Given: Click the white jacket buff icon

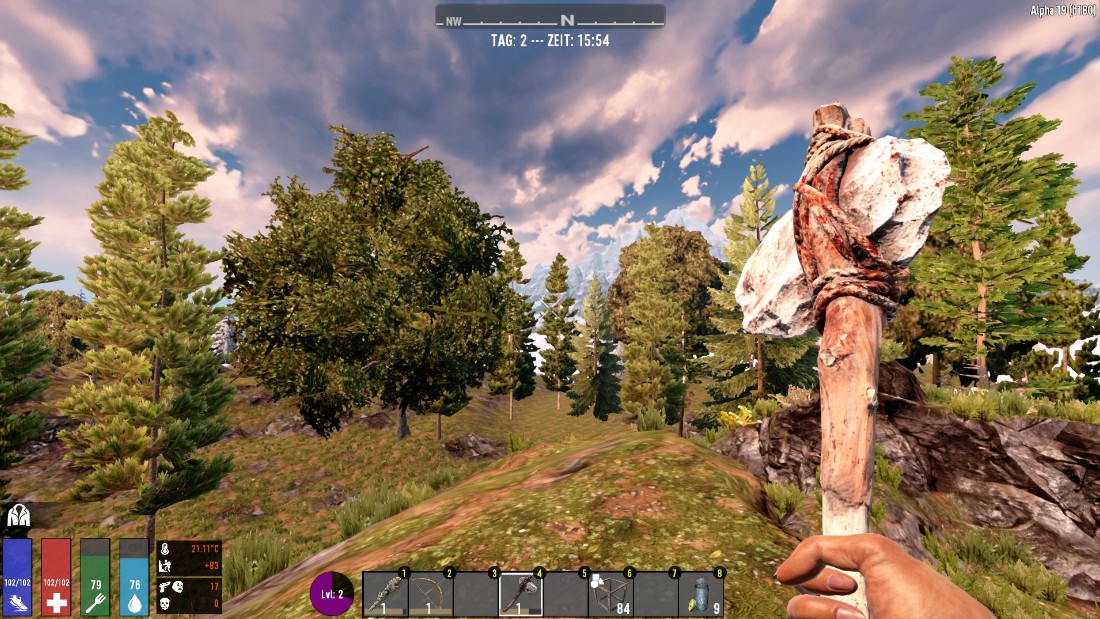Looking at the screenshot, I should pos(18,516).
